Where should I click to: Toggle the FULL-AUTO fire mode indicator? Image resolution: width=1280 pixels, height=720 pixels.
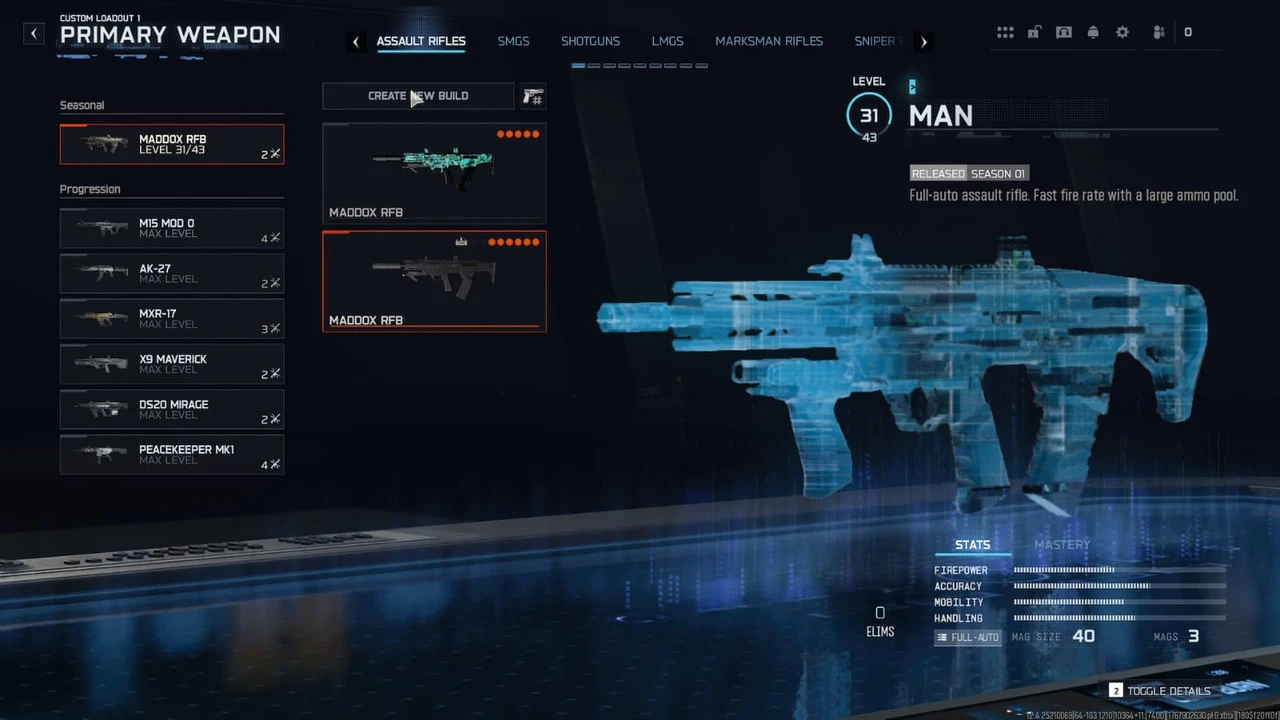click(x=967, y=636)
